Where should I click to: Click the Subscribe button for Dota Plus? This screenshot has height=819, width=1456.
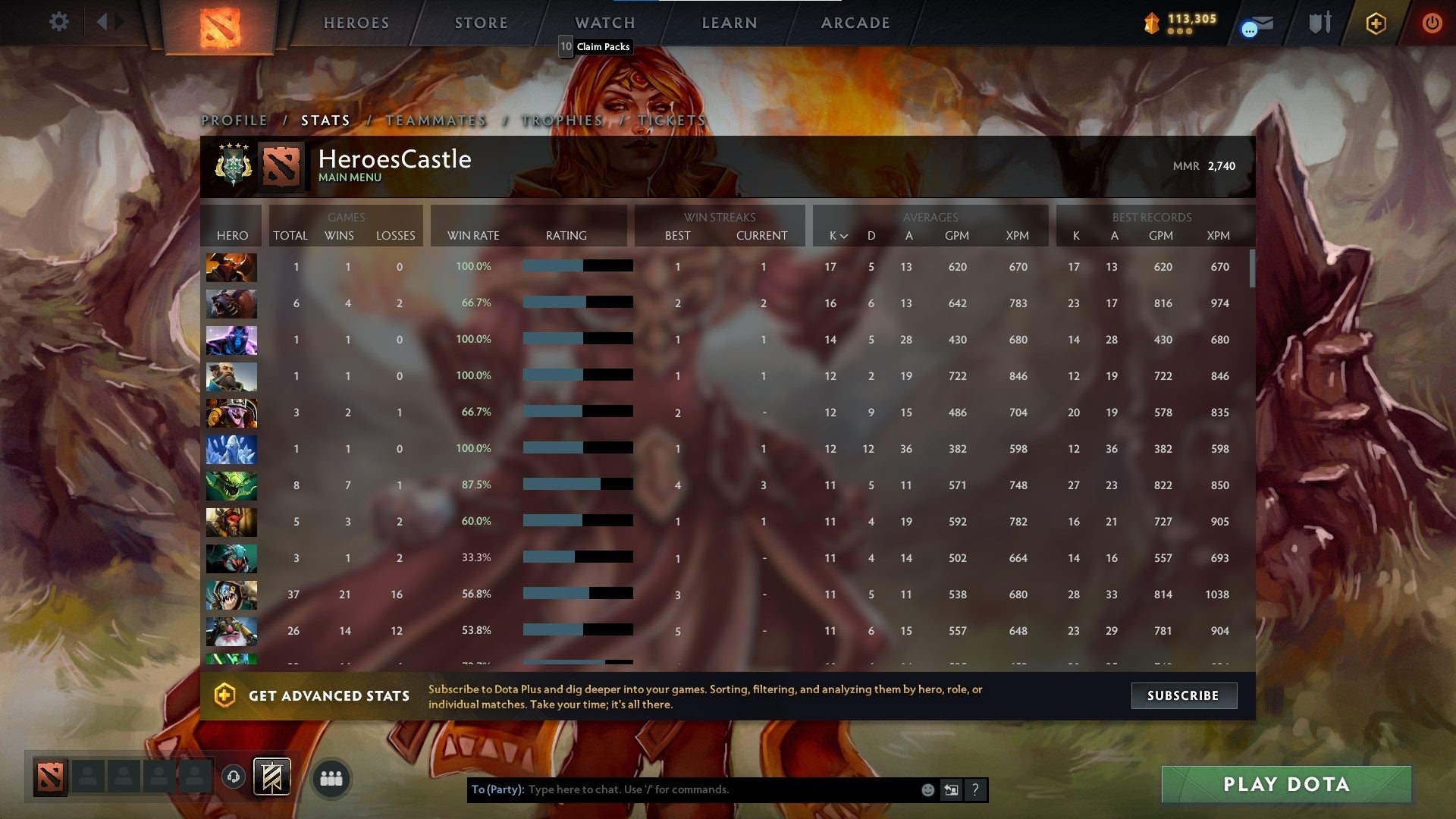[1184, 695]
